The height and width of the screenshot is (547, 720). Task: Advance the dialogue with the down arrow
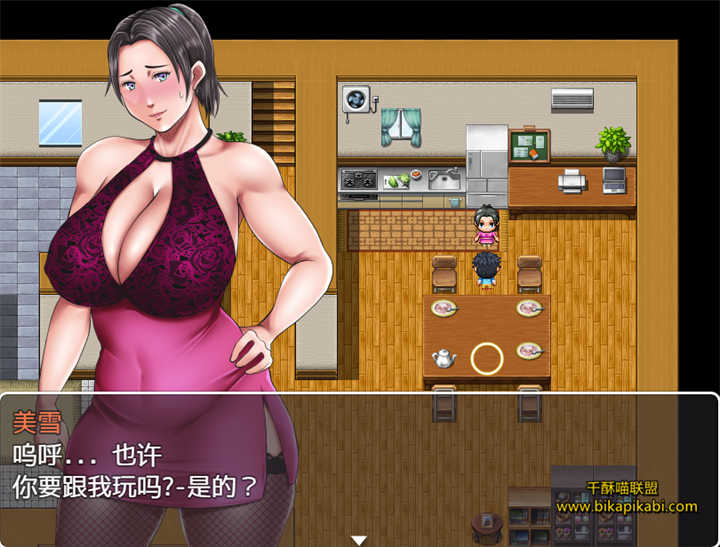point(359,539)
